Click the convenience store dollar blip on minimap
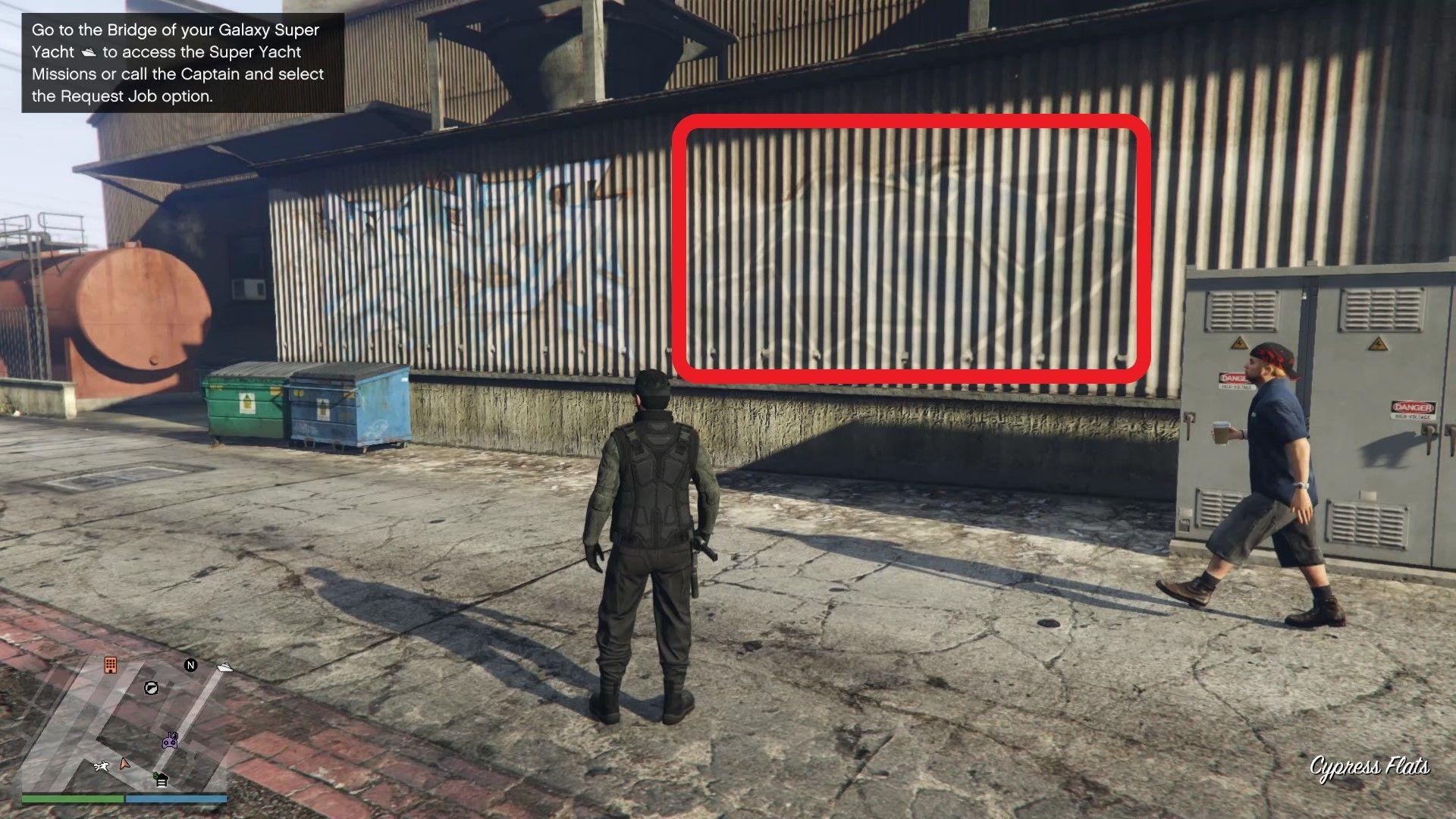 [160, 779]
